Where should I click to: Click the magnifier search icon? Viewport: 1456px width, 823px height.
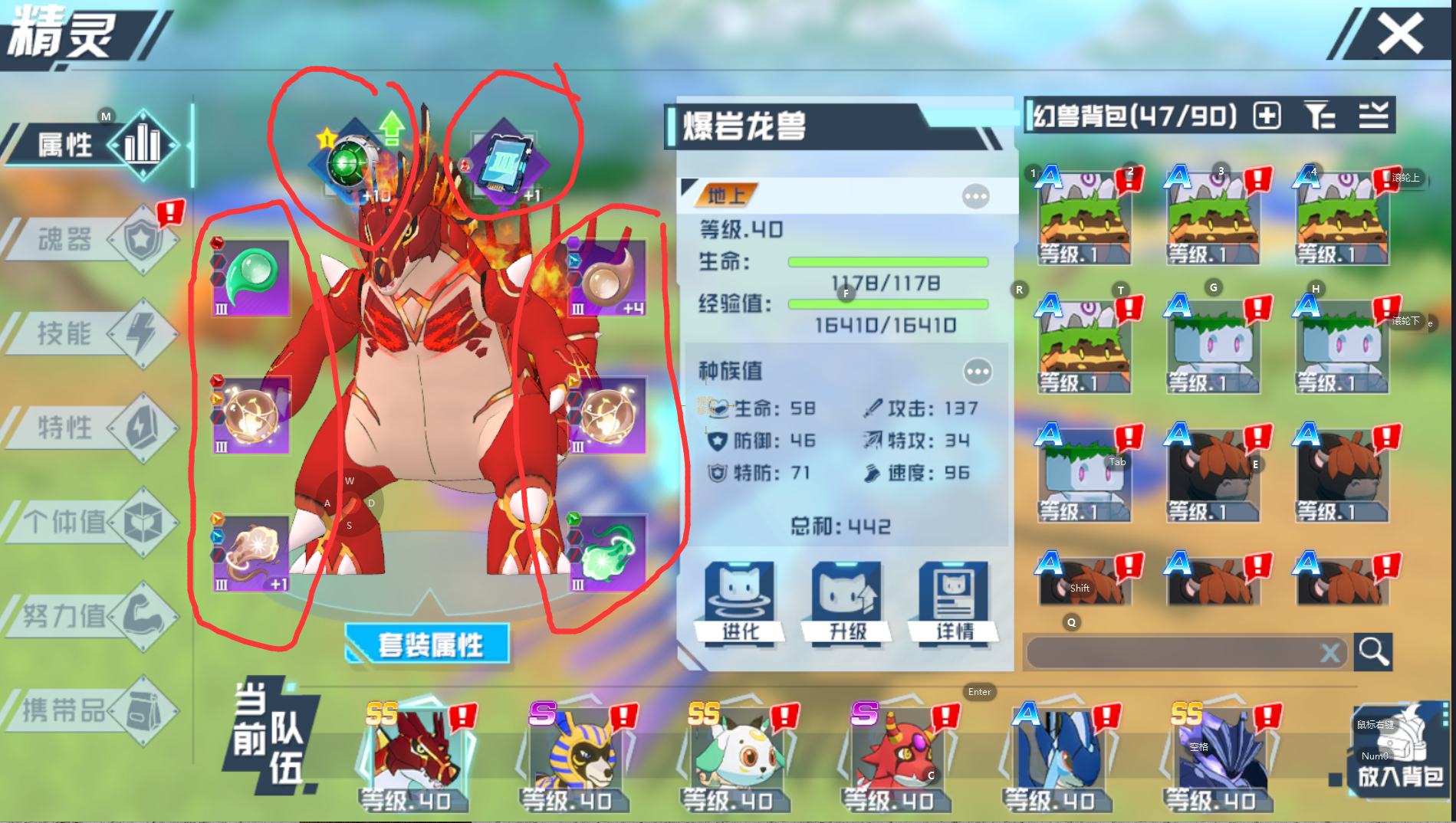pos(1373,652)
